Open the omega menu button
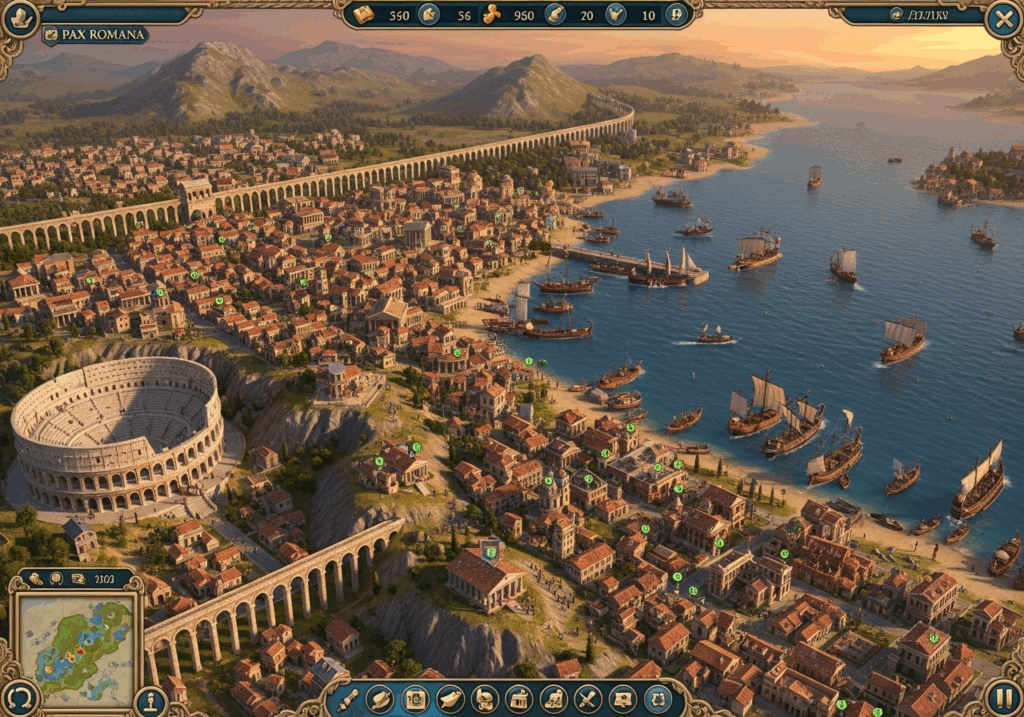The width and height of the screenshot is (1024, 717). click(x=20, y=698)
